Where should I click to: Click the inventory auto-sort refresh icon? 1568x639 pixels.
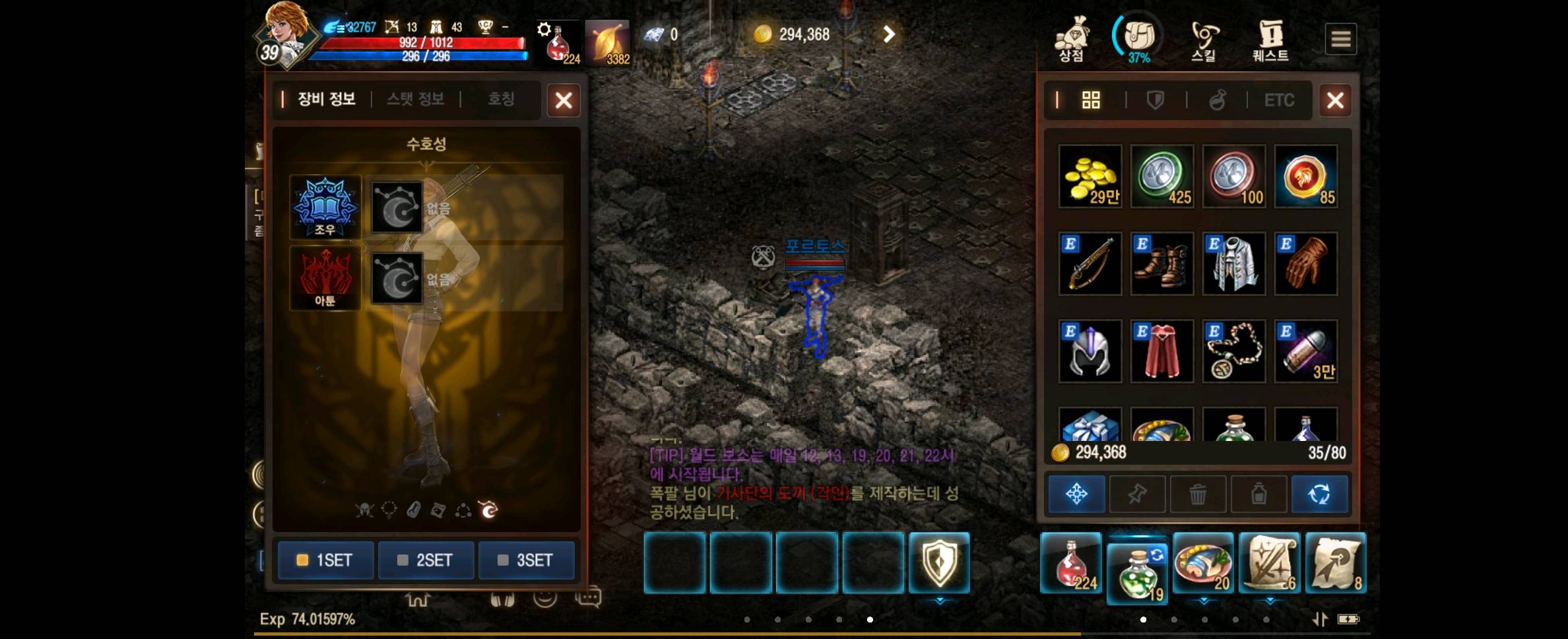click(x=1320, y=494)
